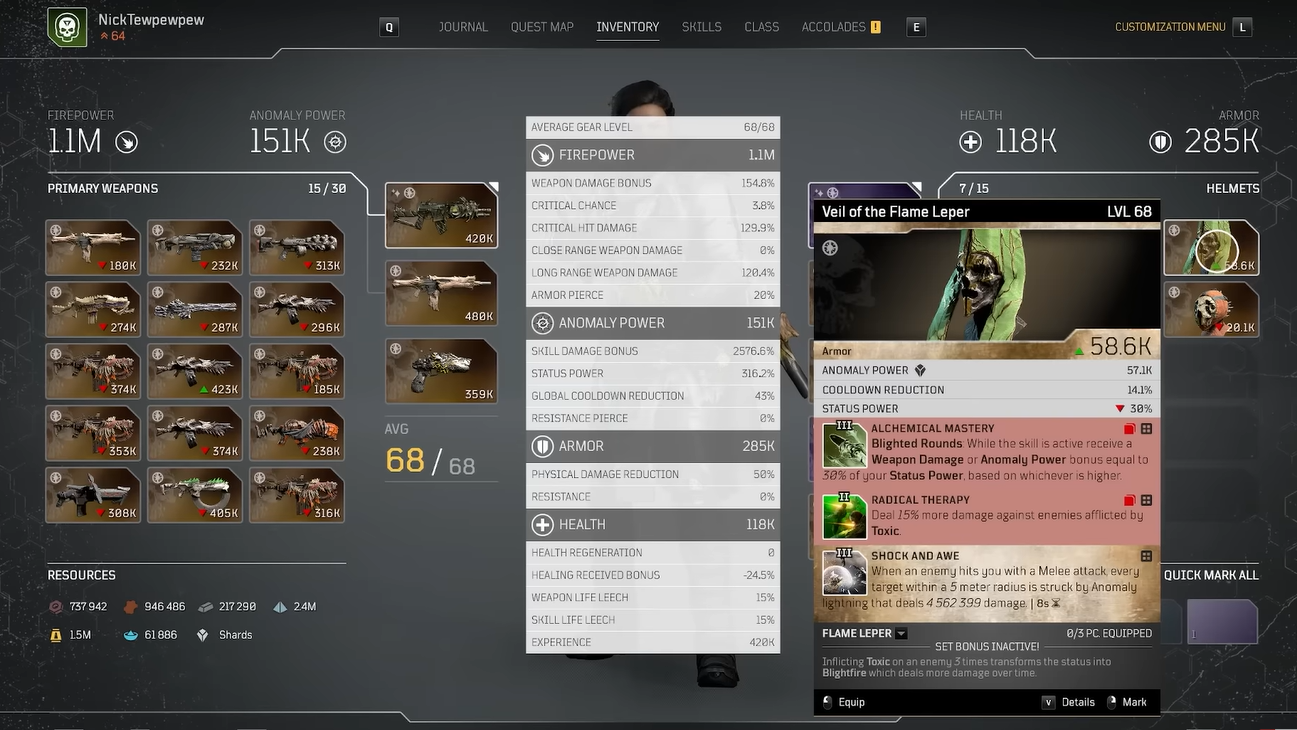Expand the Flame Leper set dropdown

pos(901,633)
